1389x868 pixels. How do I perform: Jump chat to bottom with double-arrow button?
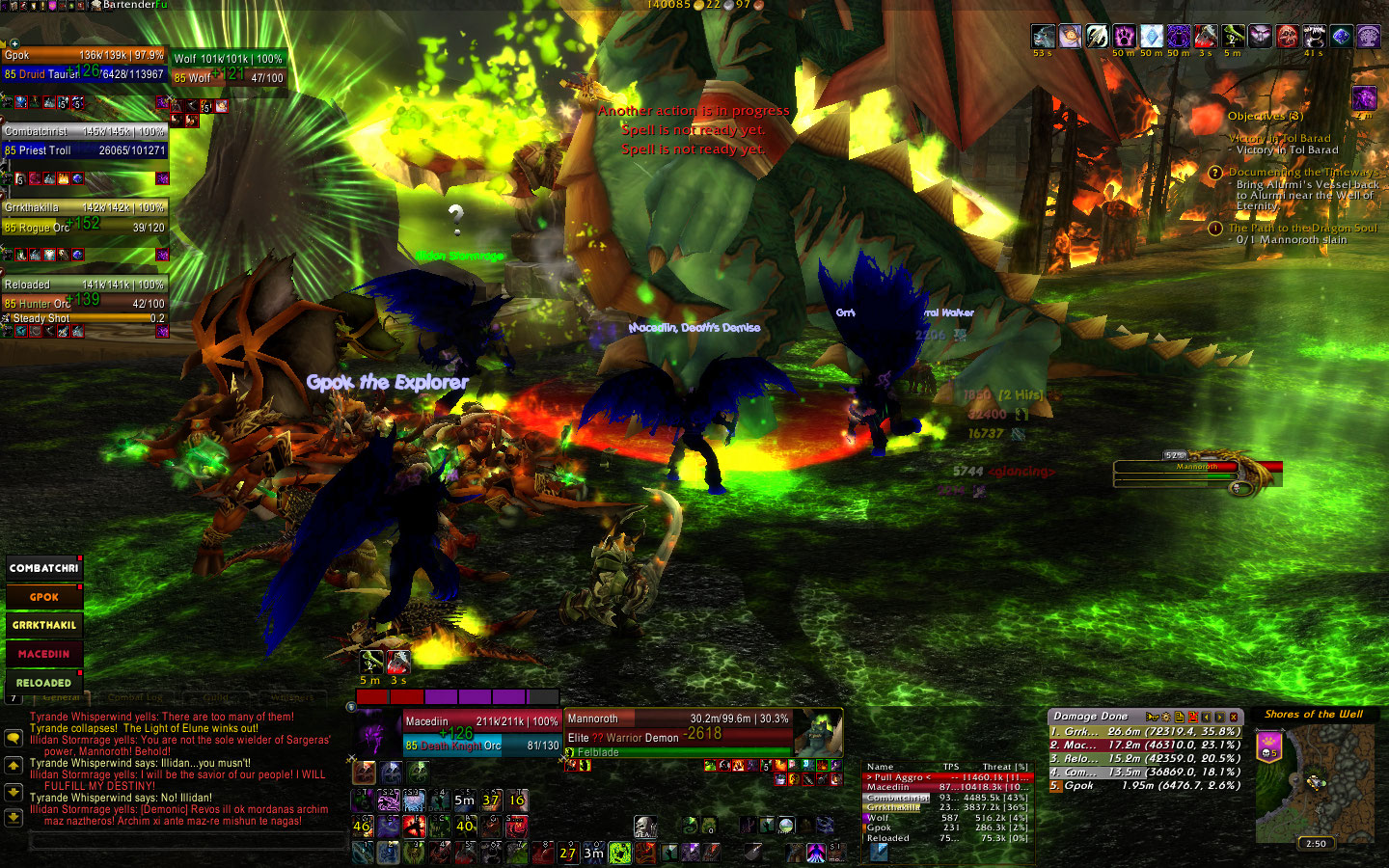click(x=14, y=817)
